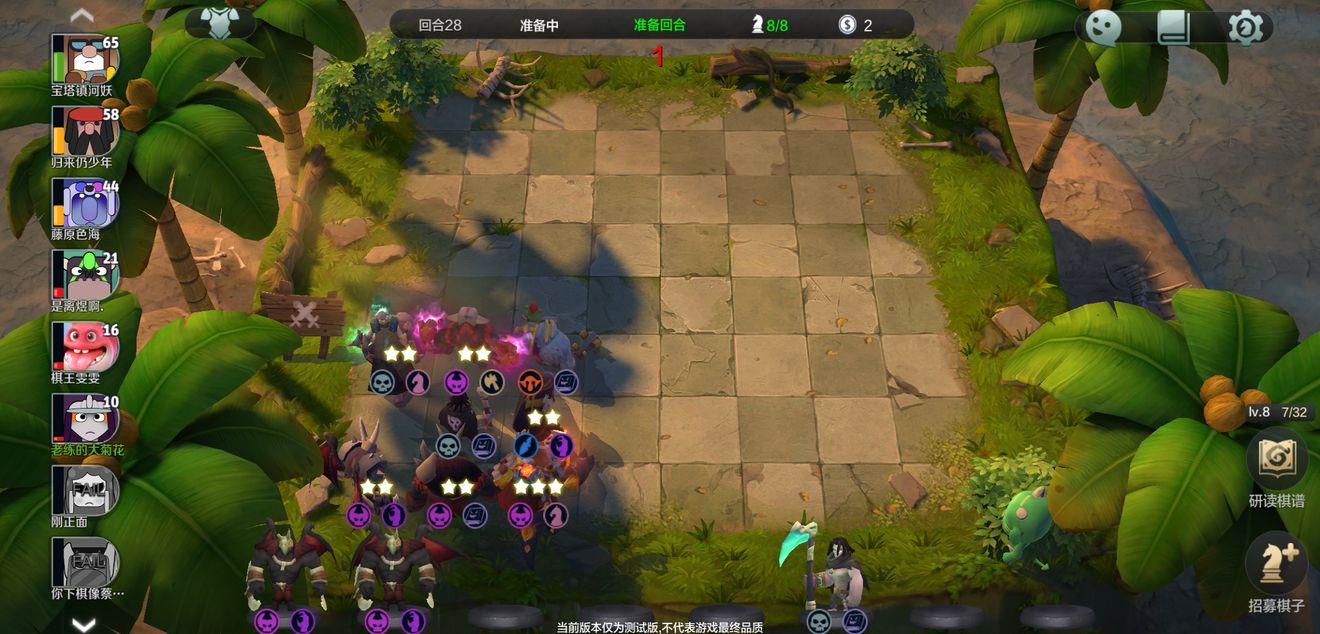This screenshot has height=634, width=1320.
Task: Show the armor synergy panel
Action: pyautogui.click(x=220, y=23)
